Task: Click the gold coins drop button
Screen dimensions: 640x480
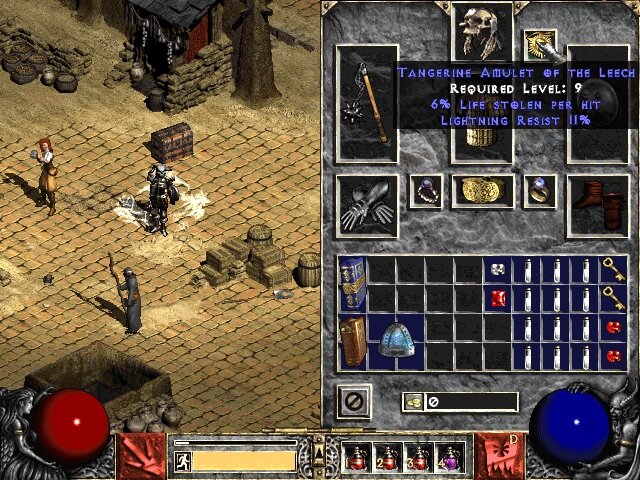Action: click(413, 401)
